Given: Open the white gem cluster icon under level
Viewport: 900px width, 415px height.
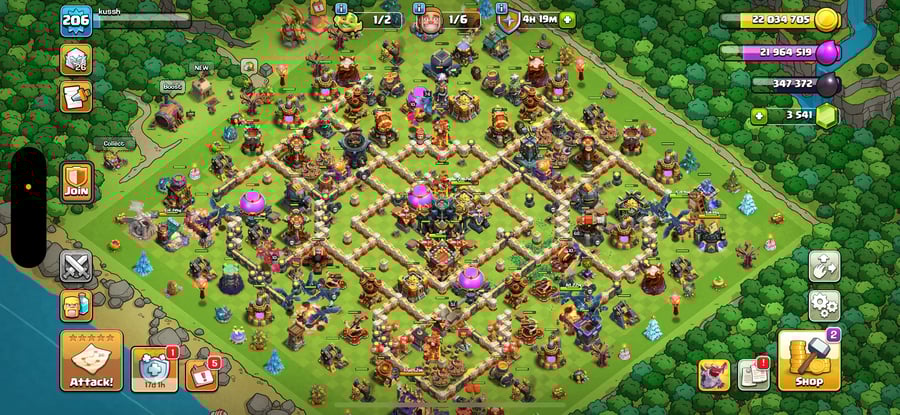Looking at the screenshot, I should click(77, 59).
